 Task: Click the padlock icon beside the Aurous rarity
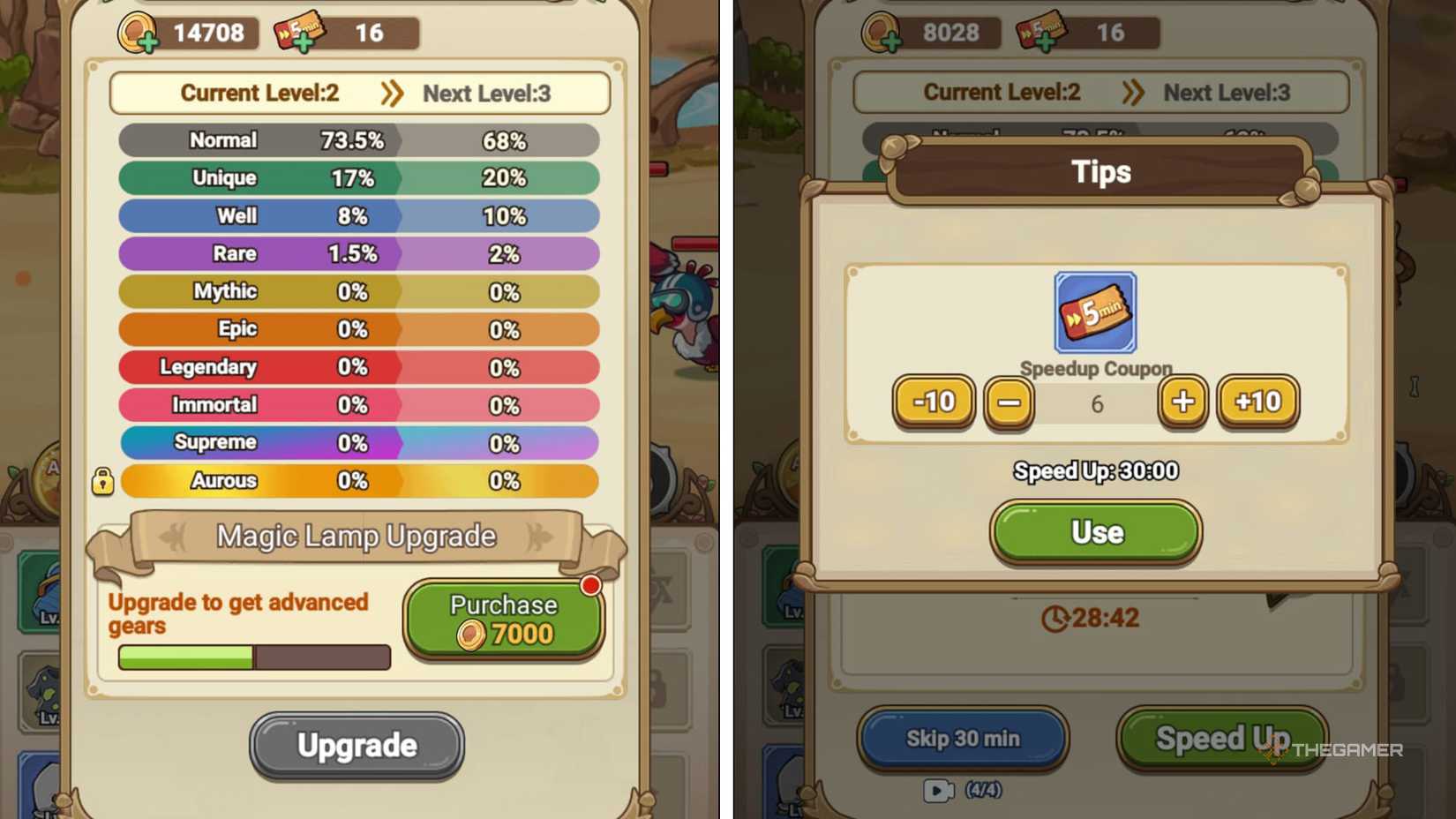click(103, 482)
